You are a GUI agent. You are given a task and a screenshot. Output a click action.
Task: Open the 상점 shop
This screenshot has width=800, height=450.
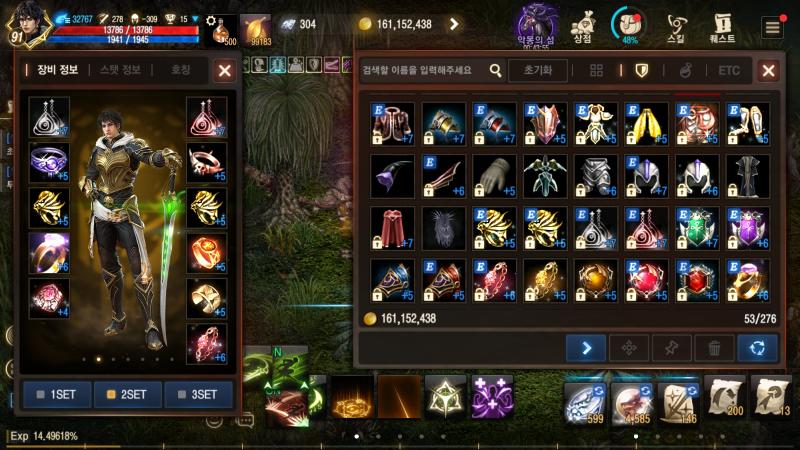[x=581, y=24]
